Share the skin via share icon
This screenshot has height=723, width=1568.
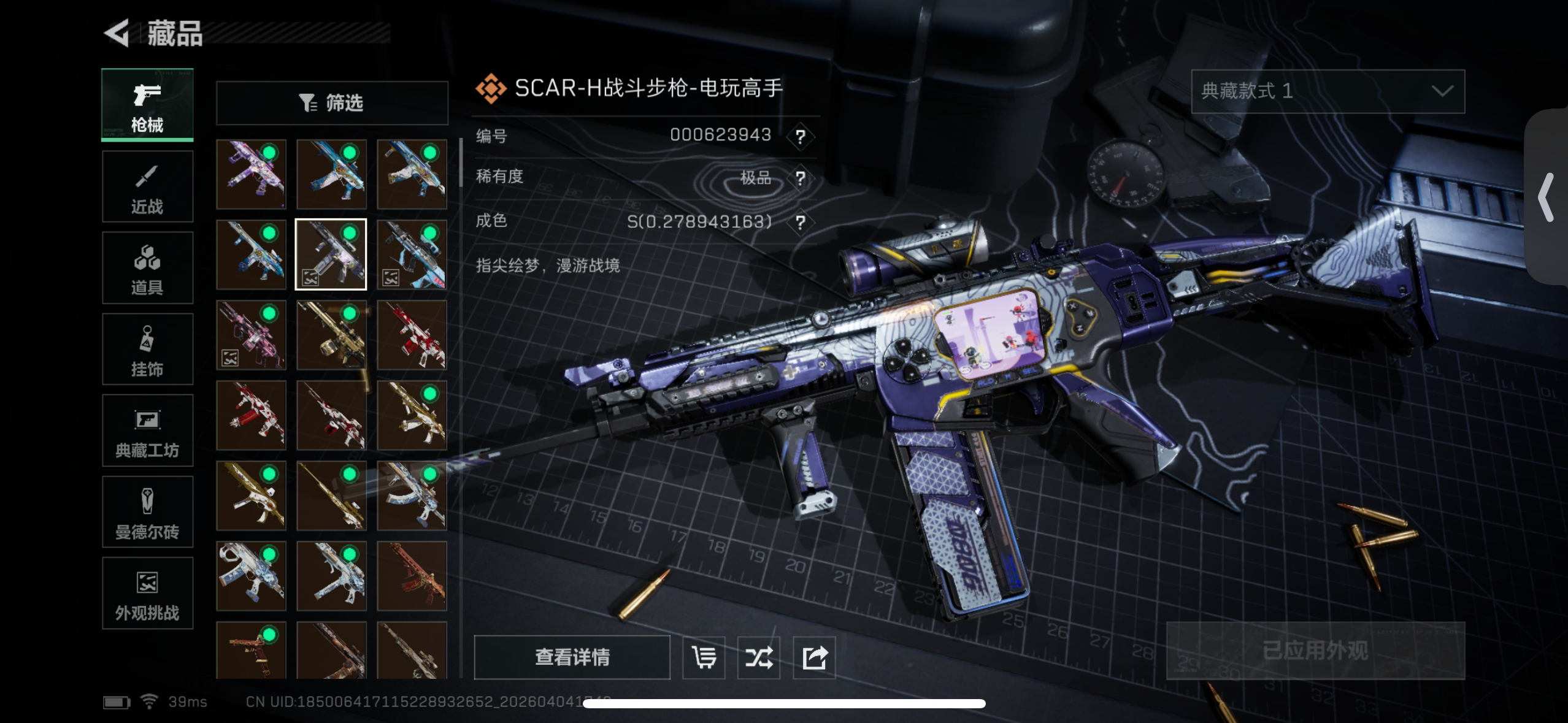(814, 657)
